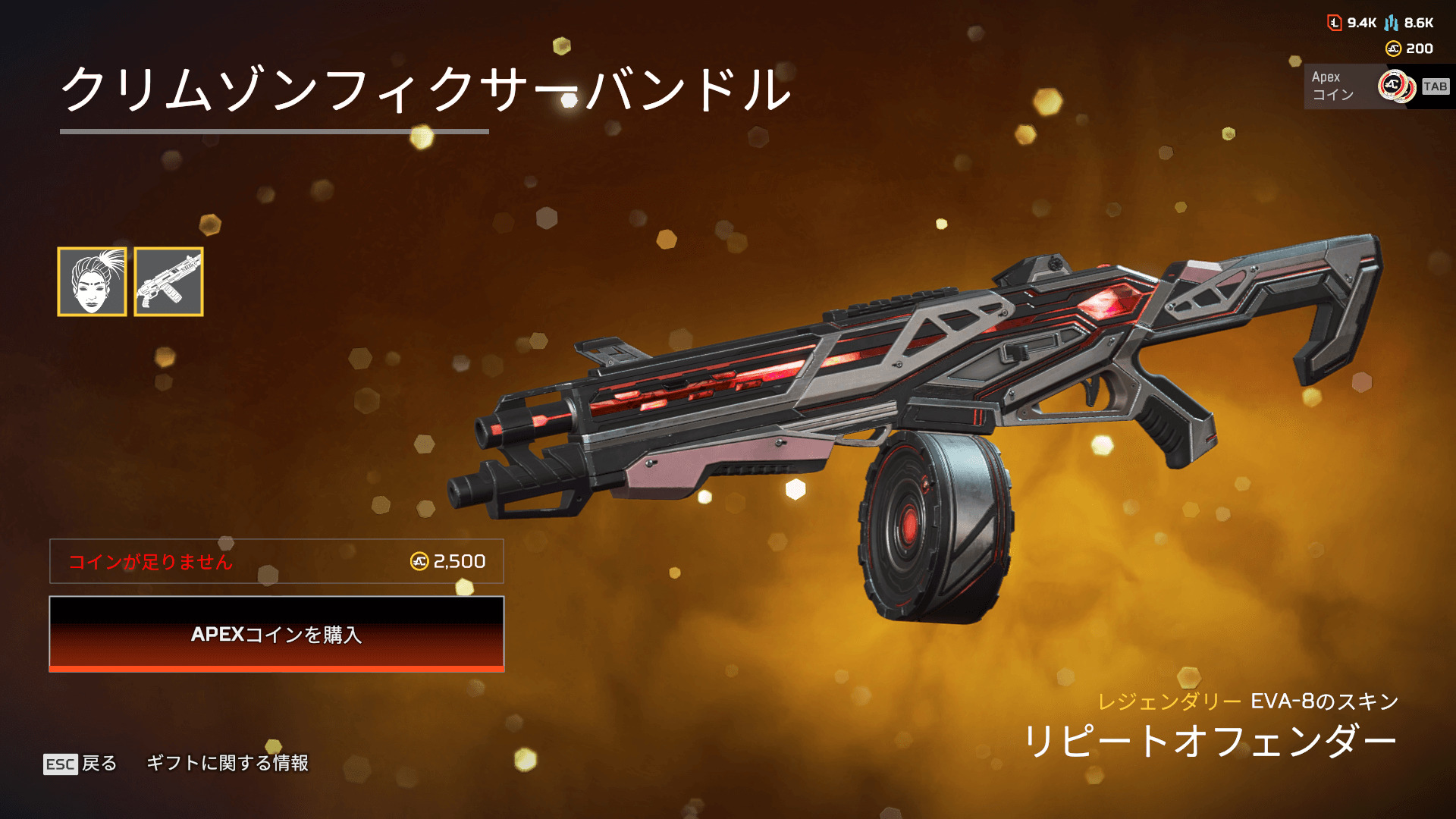Select the EVA-8 weapon skin thumbnail
This screenshot has height=819, width=1456.
point(168,282)
